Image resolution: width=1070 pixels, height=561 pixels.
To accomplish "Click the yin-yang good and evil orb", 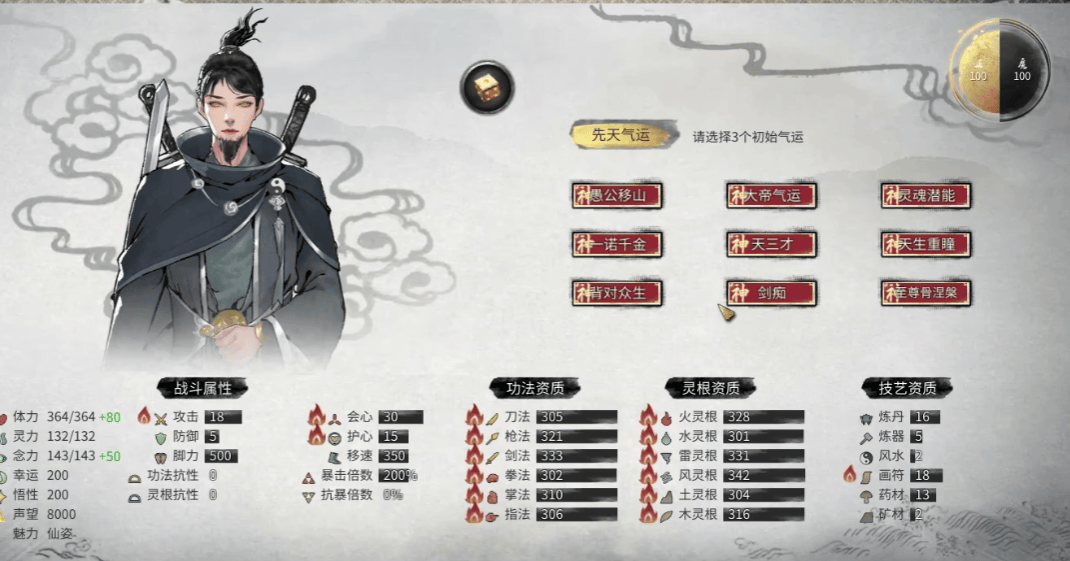I will [x=998, y=70].
